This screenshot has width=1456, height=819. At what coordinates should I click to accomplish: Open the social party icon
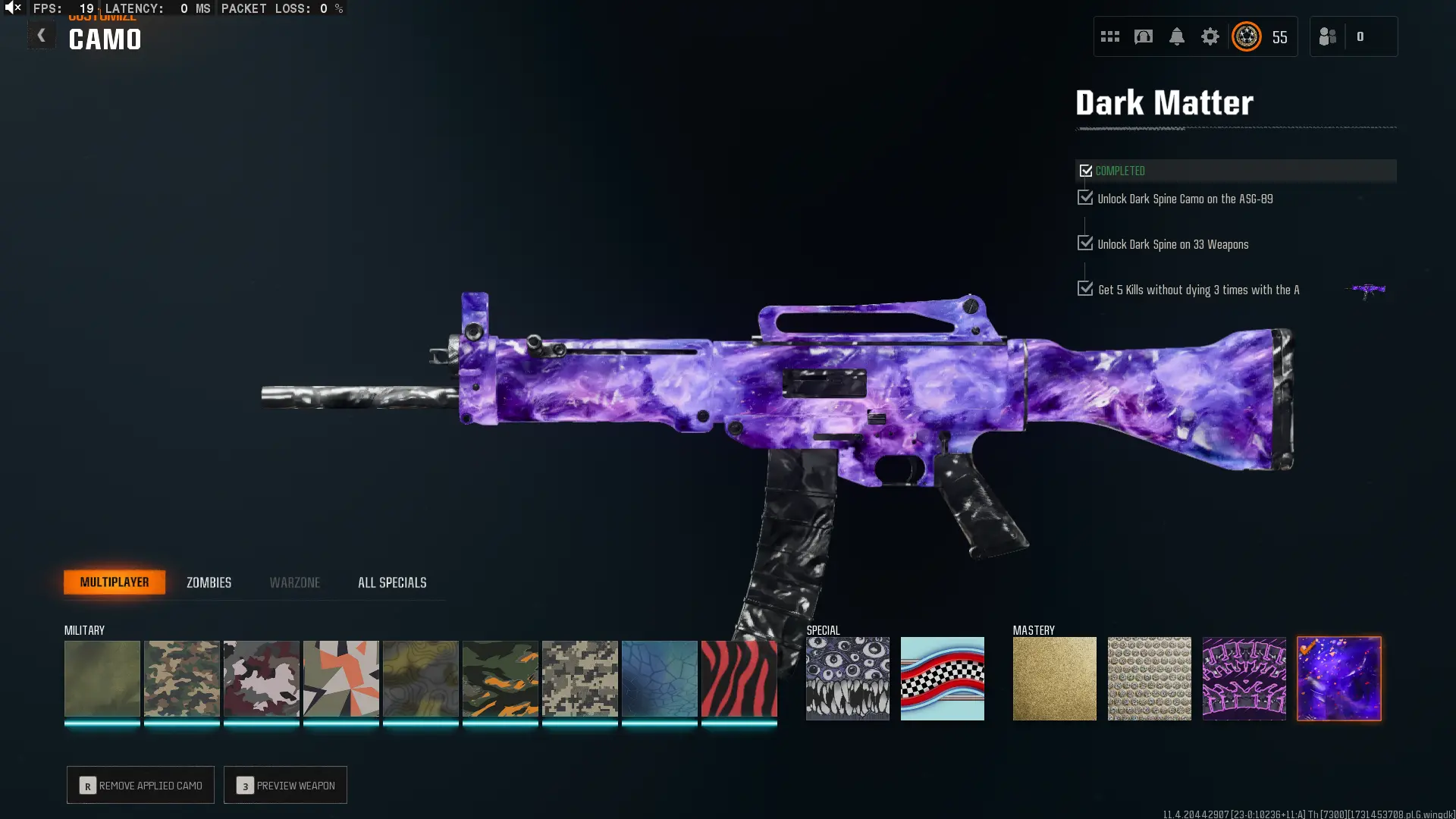click(x=1328, y=36)
